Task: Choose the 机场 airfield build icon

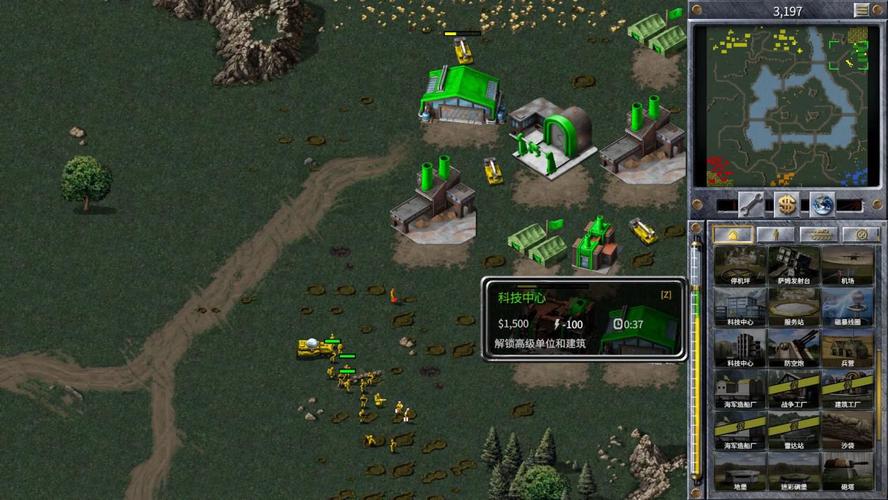Action: click(x=848, y=266)
